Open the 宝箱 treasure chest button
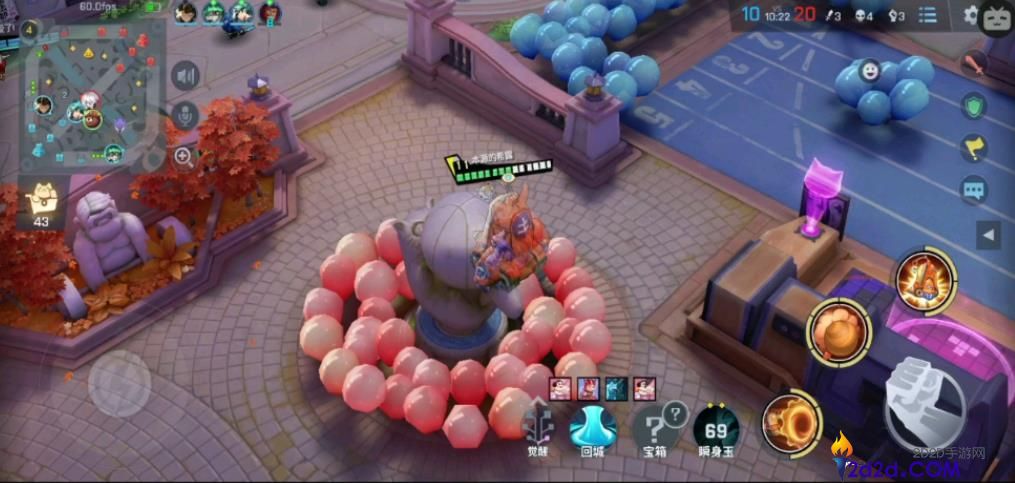The image size is (1015, 483). [655, 426]
